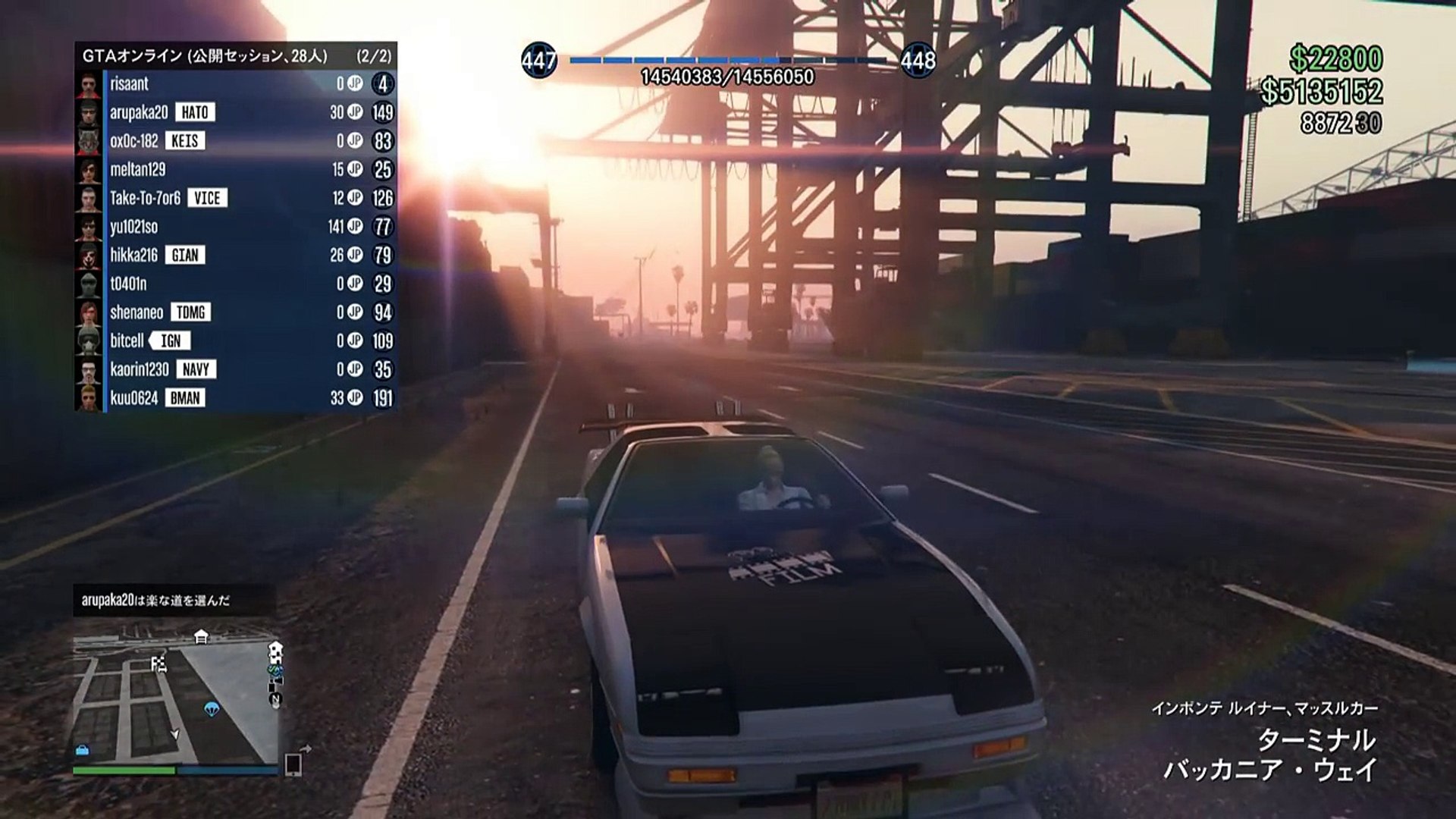
Task: Select Take-To-7or6 player row
Action: point(235,198)
